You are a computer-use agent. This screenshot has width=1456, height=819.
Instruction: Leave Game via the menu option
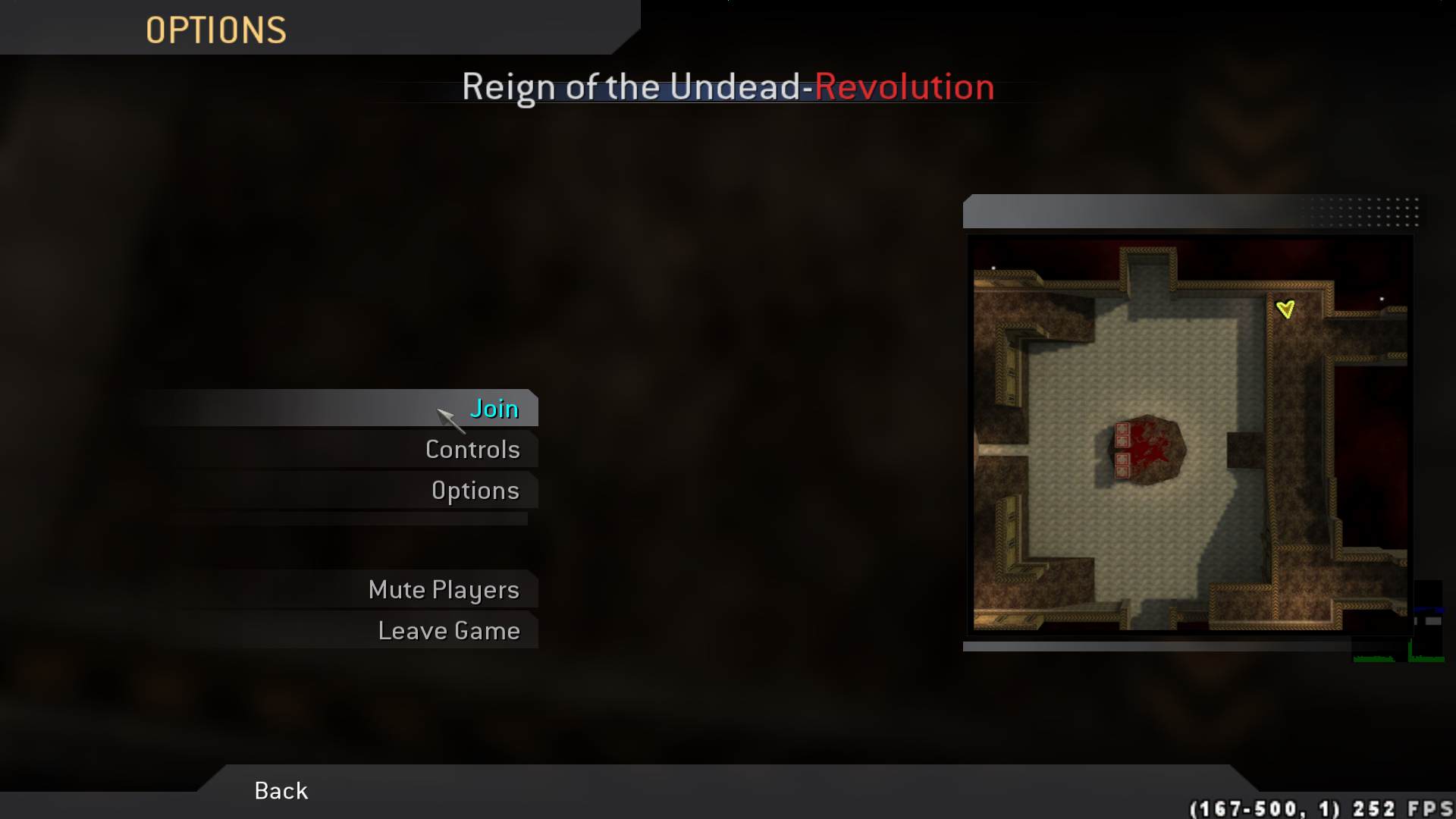tap(450, 629)
